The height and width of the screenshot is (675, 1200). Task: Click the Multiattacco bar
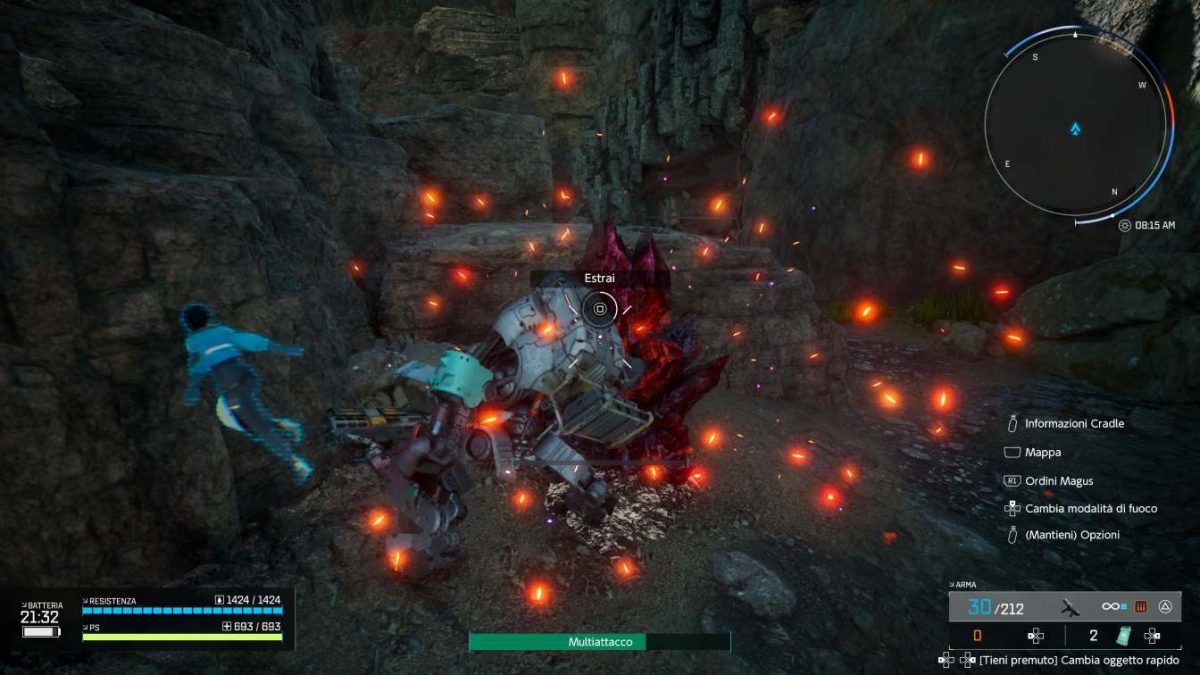[x=600, y=642]
